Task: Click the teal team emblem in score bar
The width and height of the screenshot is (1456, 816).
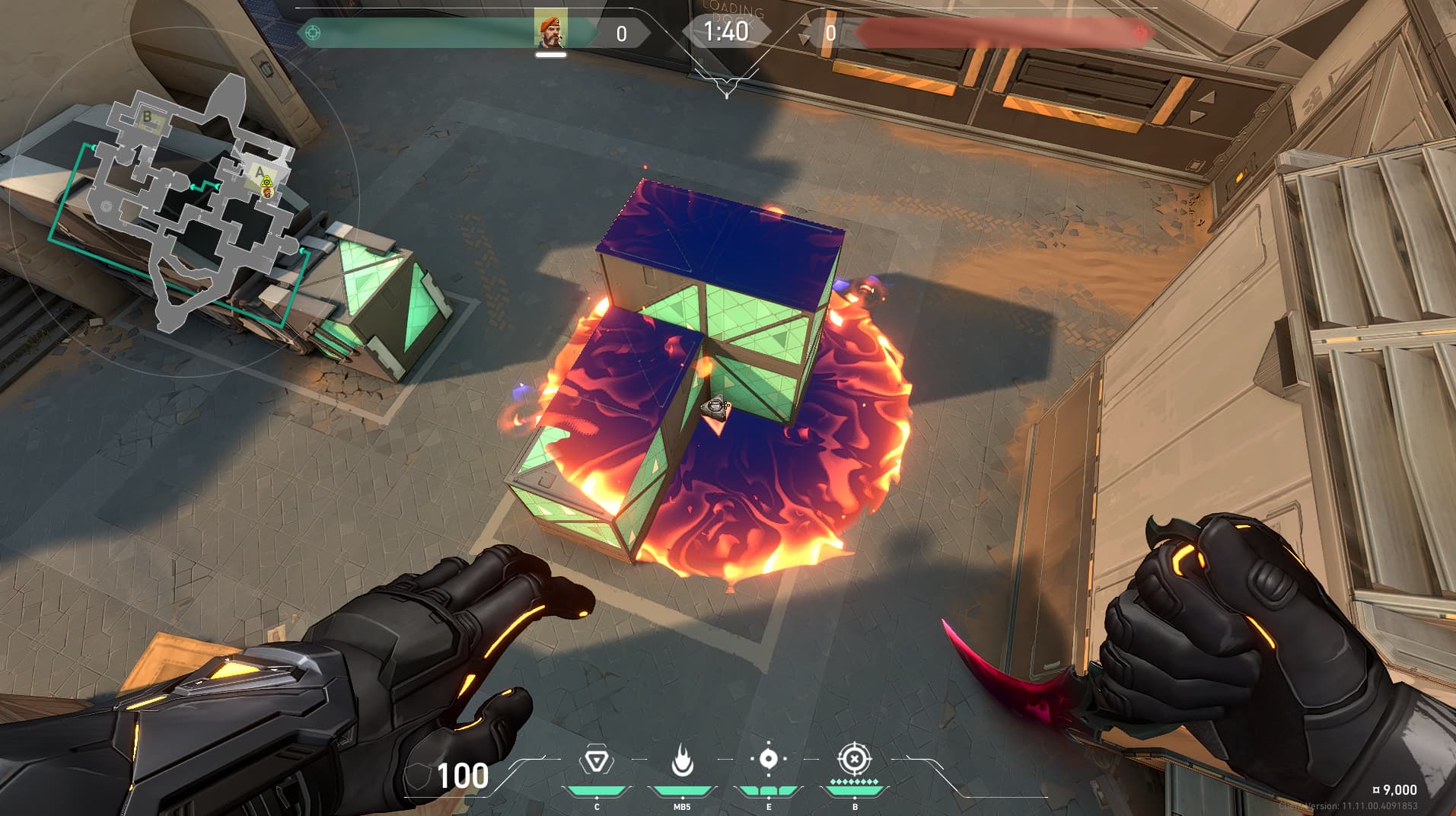Action: pos(312,33)
